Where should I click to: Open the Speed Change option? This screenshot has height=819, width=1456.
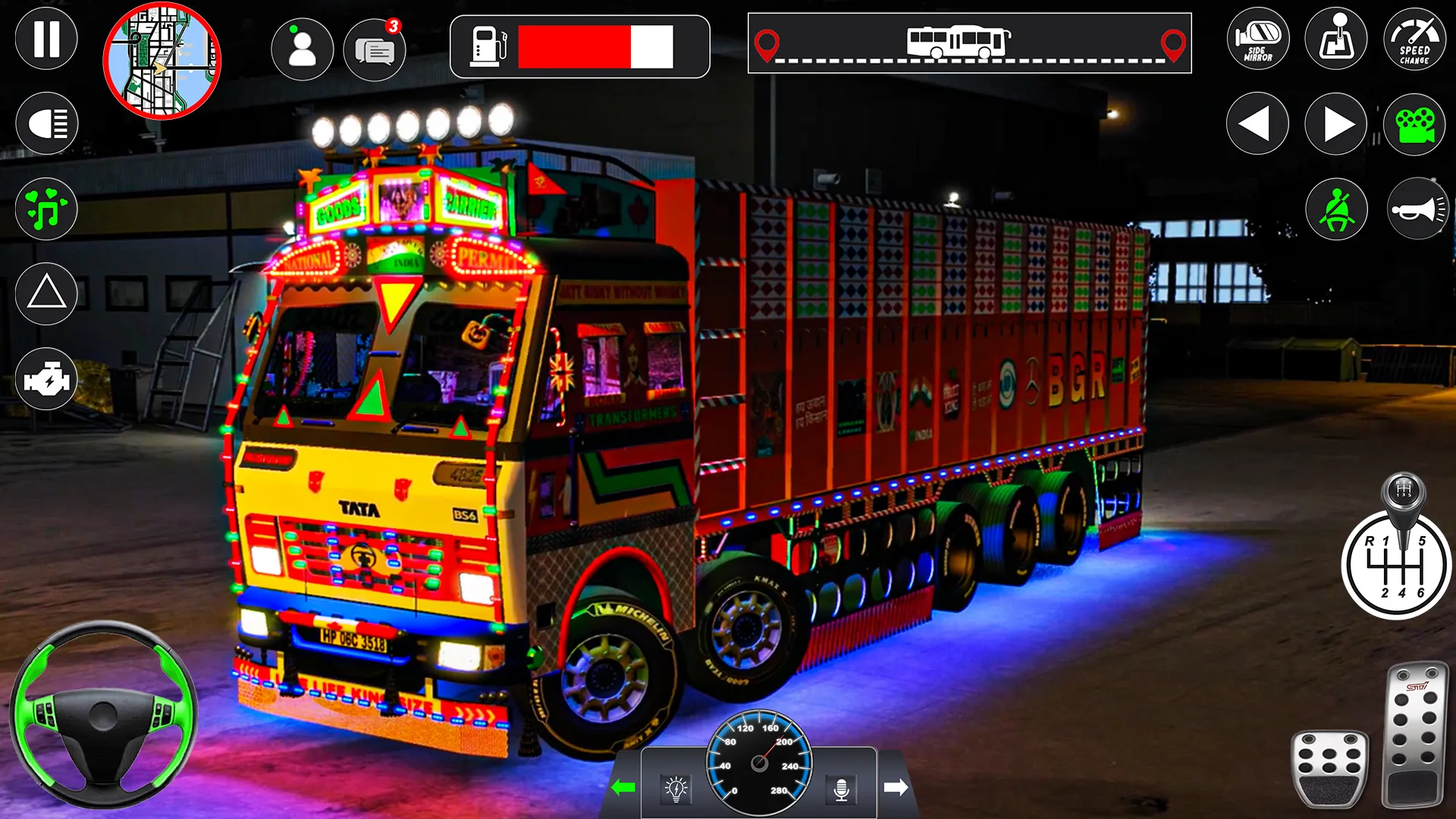pos(1414,39)
